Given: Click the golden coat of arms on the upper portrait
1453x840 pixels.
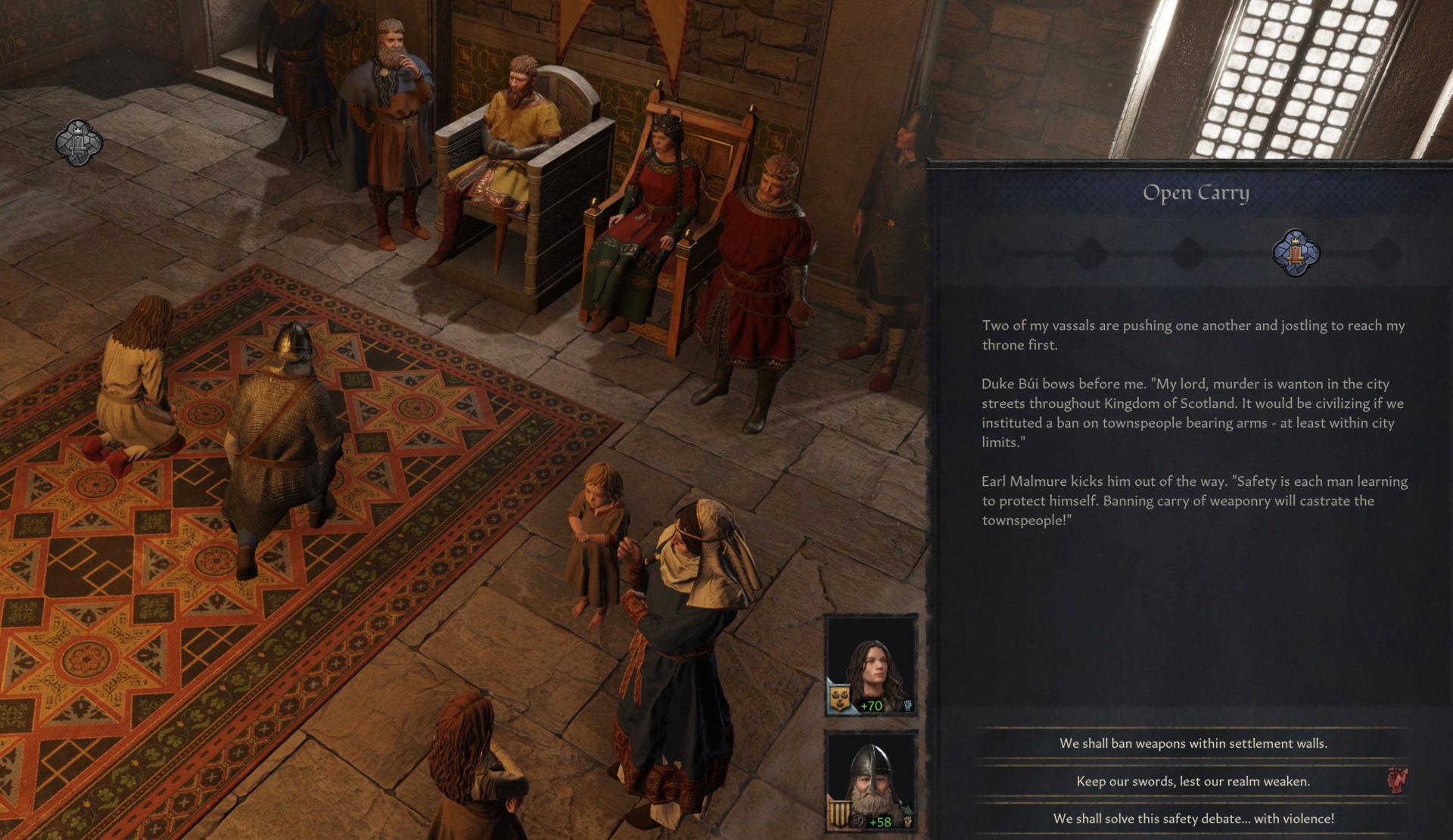Looking at the screenshot, I should tap(840, 697).
